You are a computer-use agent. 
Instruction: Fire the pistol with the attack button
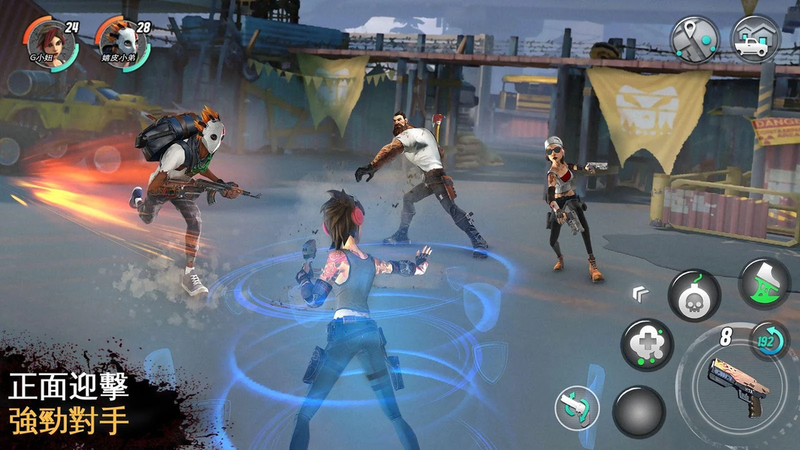pos(735,385)
